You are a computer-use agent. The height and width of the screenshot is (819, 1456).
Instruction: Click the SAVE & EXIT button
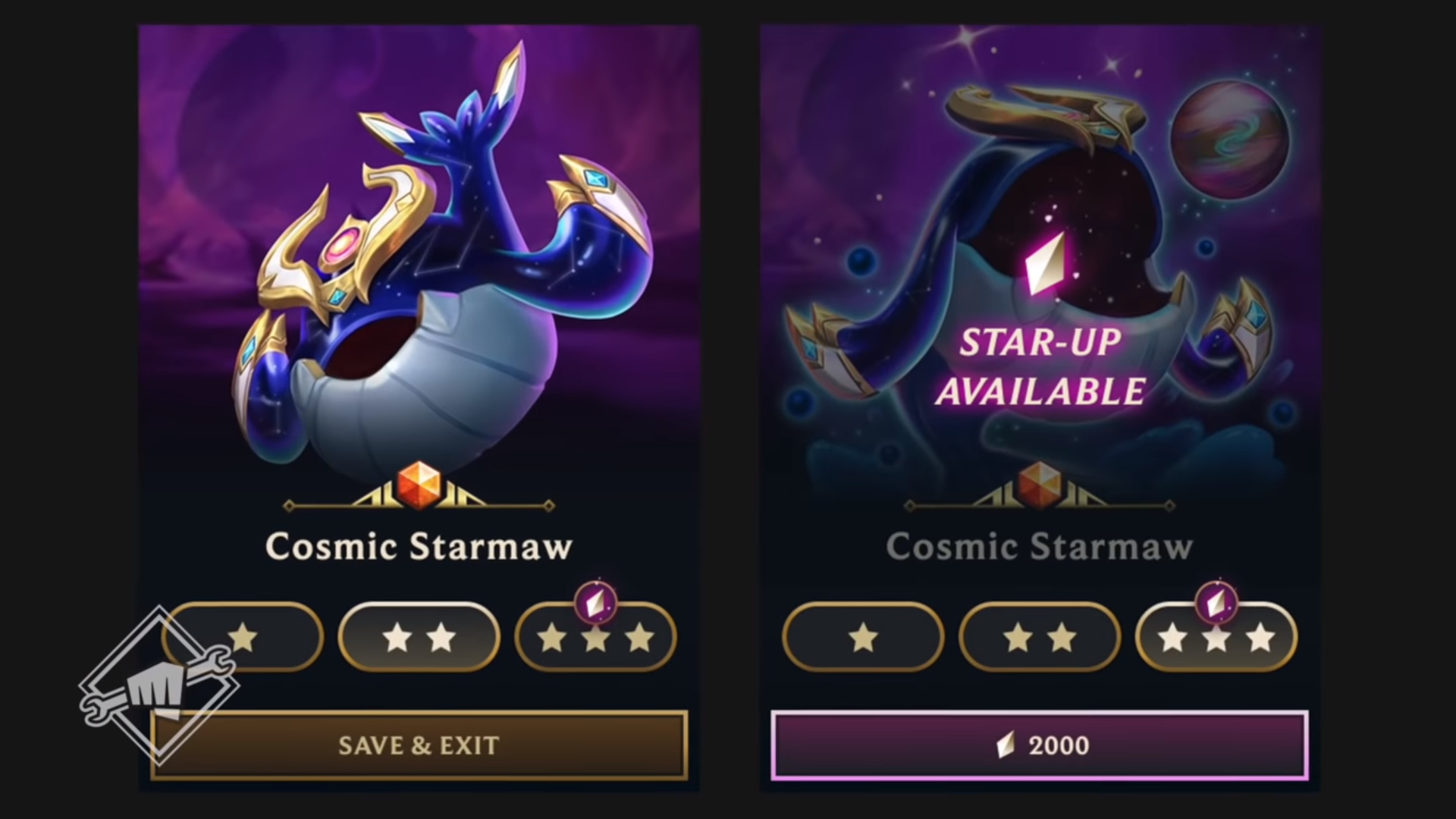click(418, 745)
